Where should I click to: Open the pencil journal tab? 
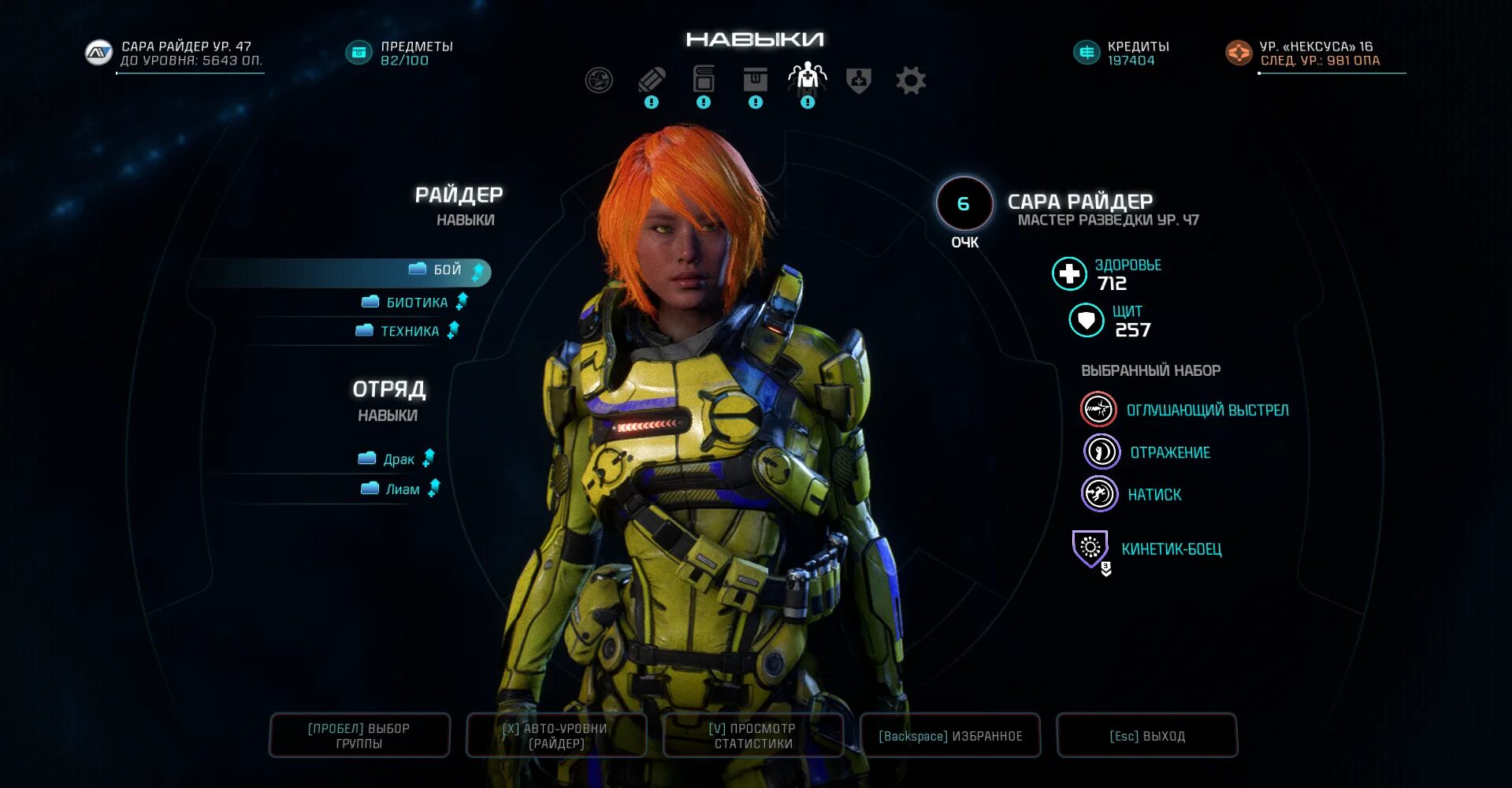point(652,80)
